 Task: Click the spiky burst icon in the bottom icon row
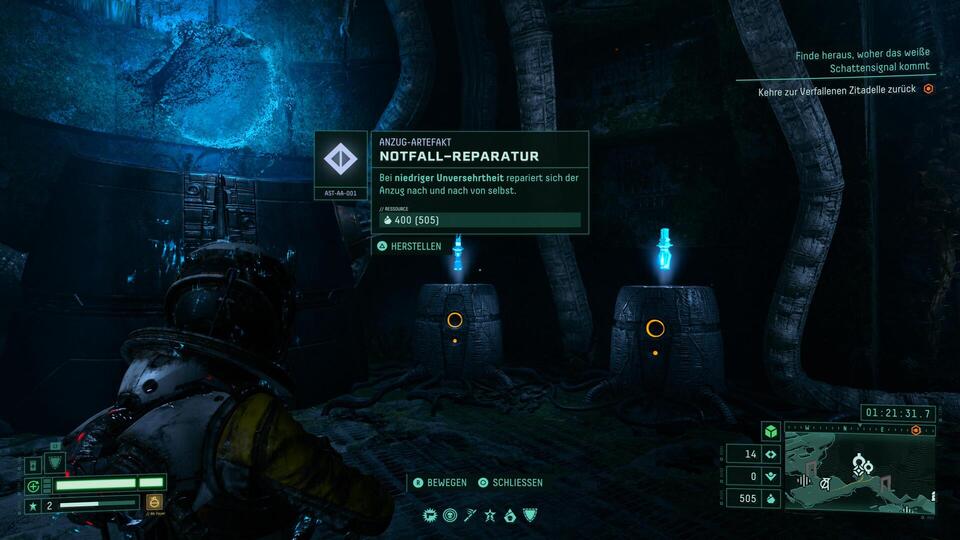point(431,515)
